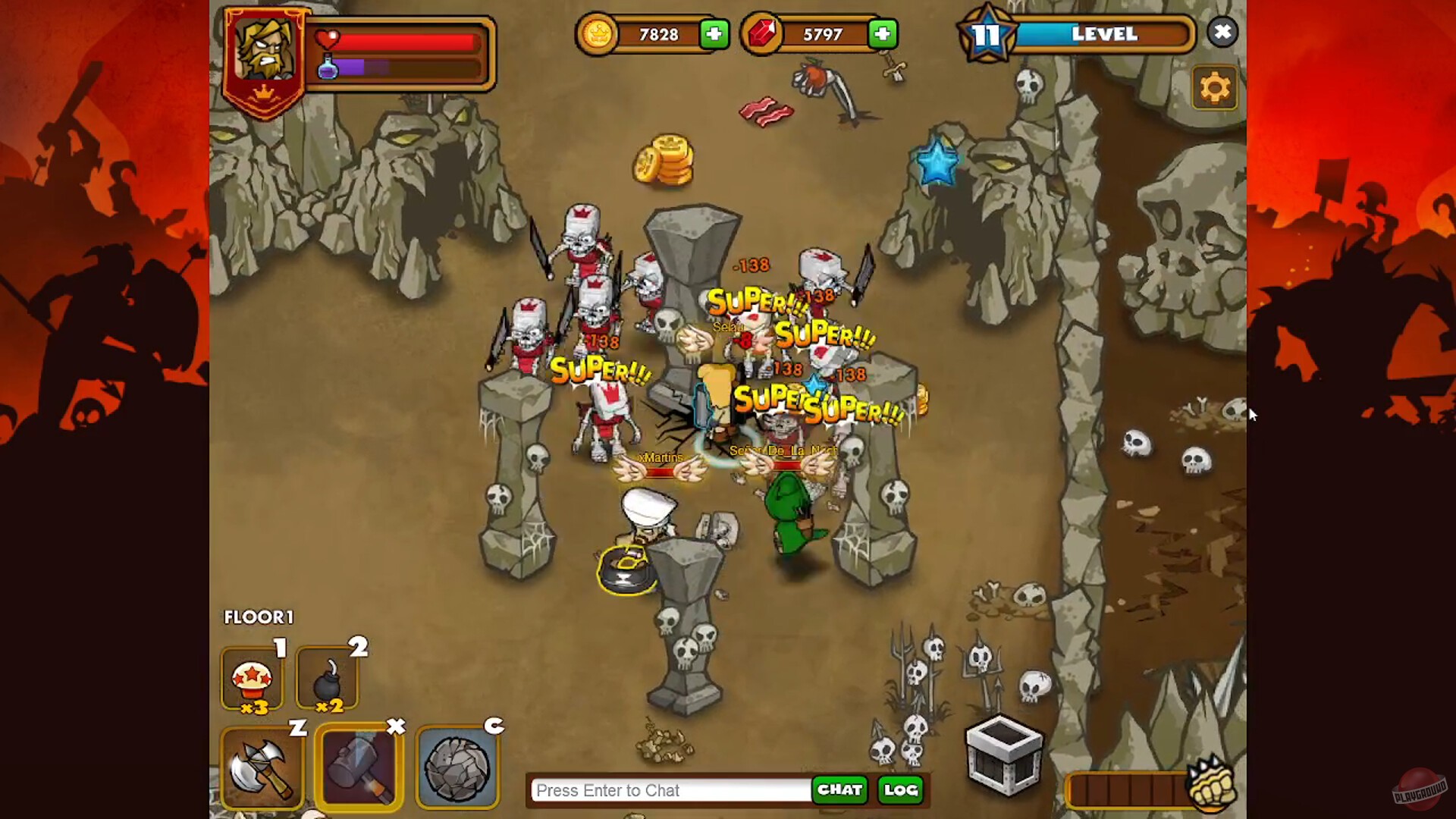This screenshot has height=819, width=1456.
Task: Use the star cupcake consumable in slot 1
Action: (253, 677)
